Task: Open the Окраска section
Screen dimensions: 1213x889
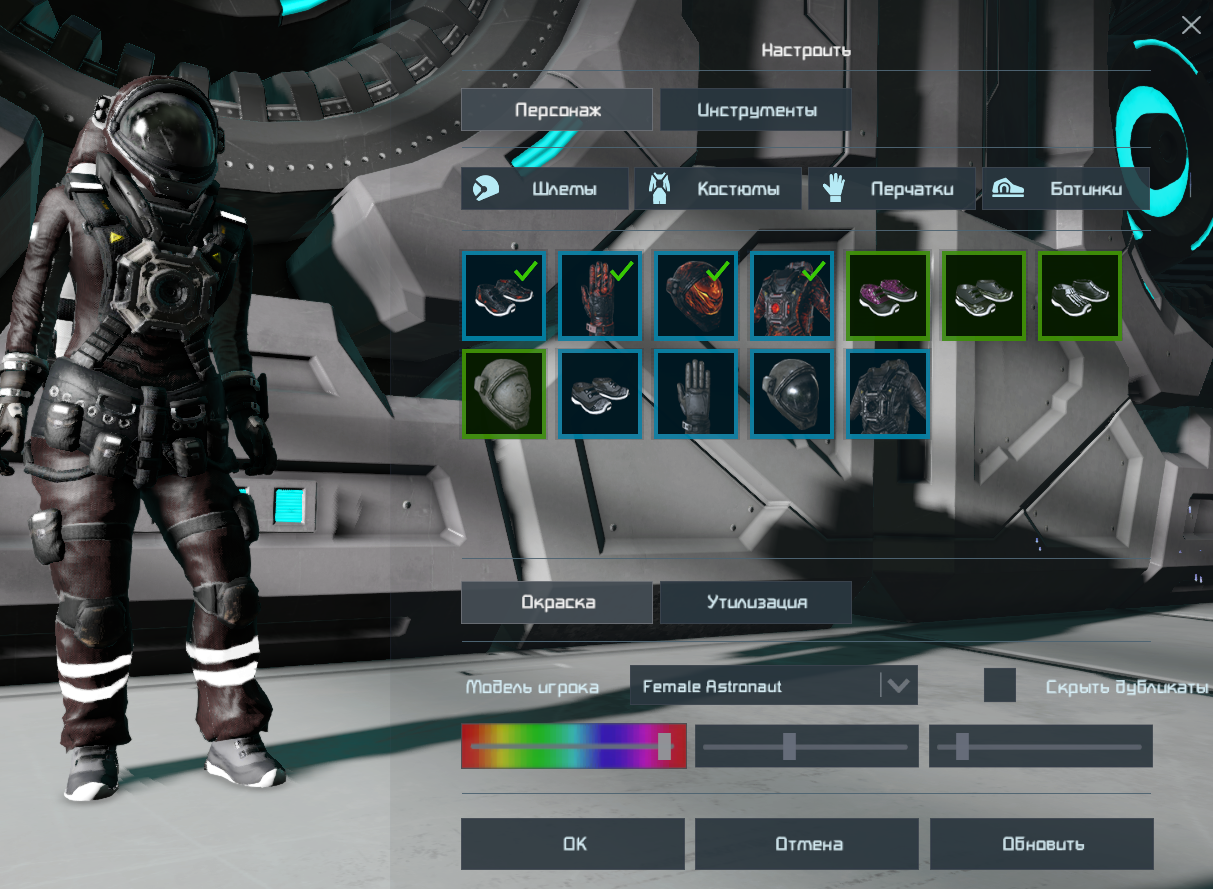Action: tap(557, 603)
